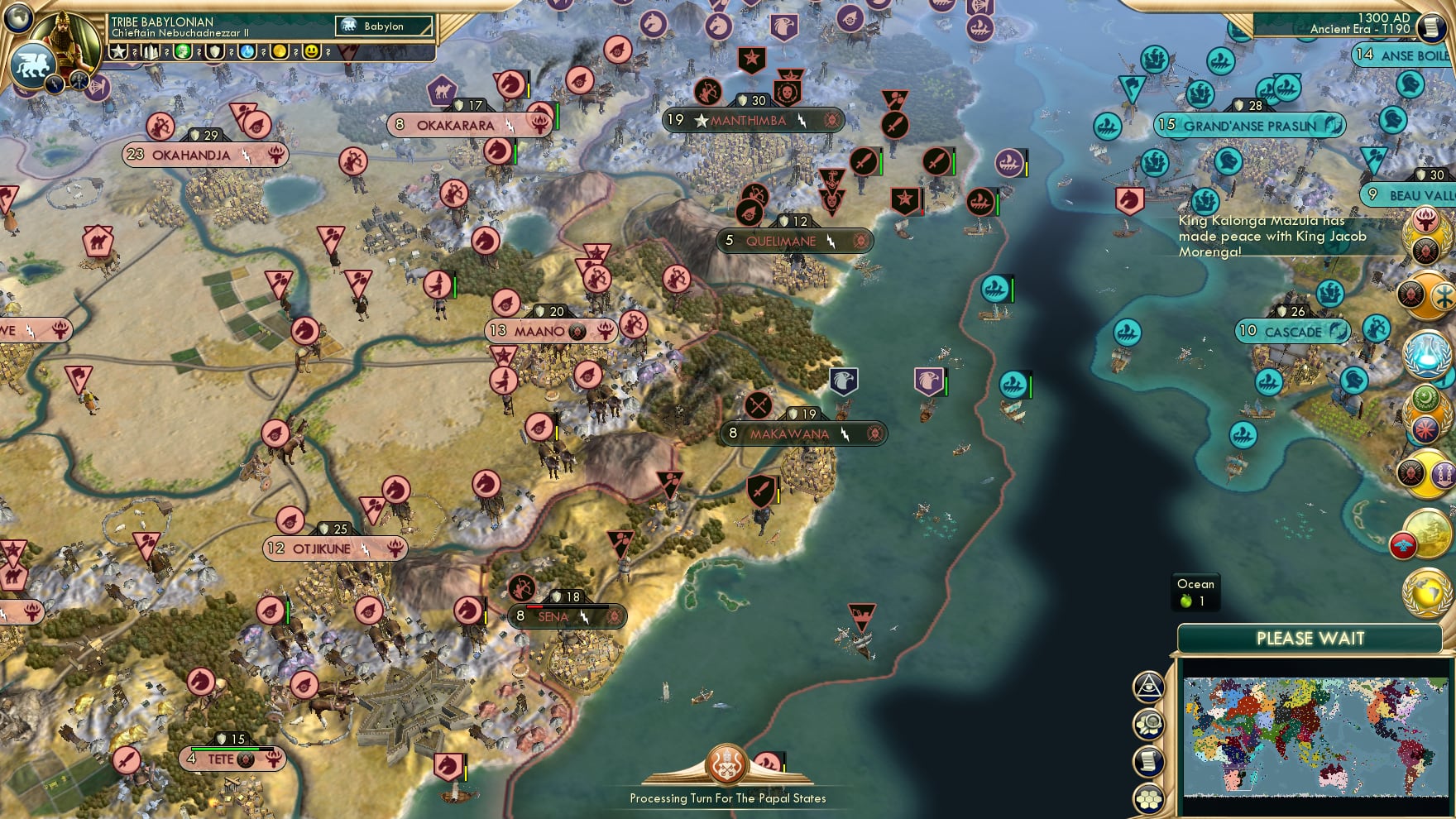This screenshot has width=1456, height=819.
Task: Click the star score icon in the top bar
Action: click(118, 51)
